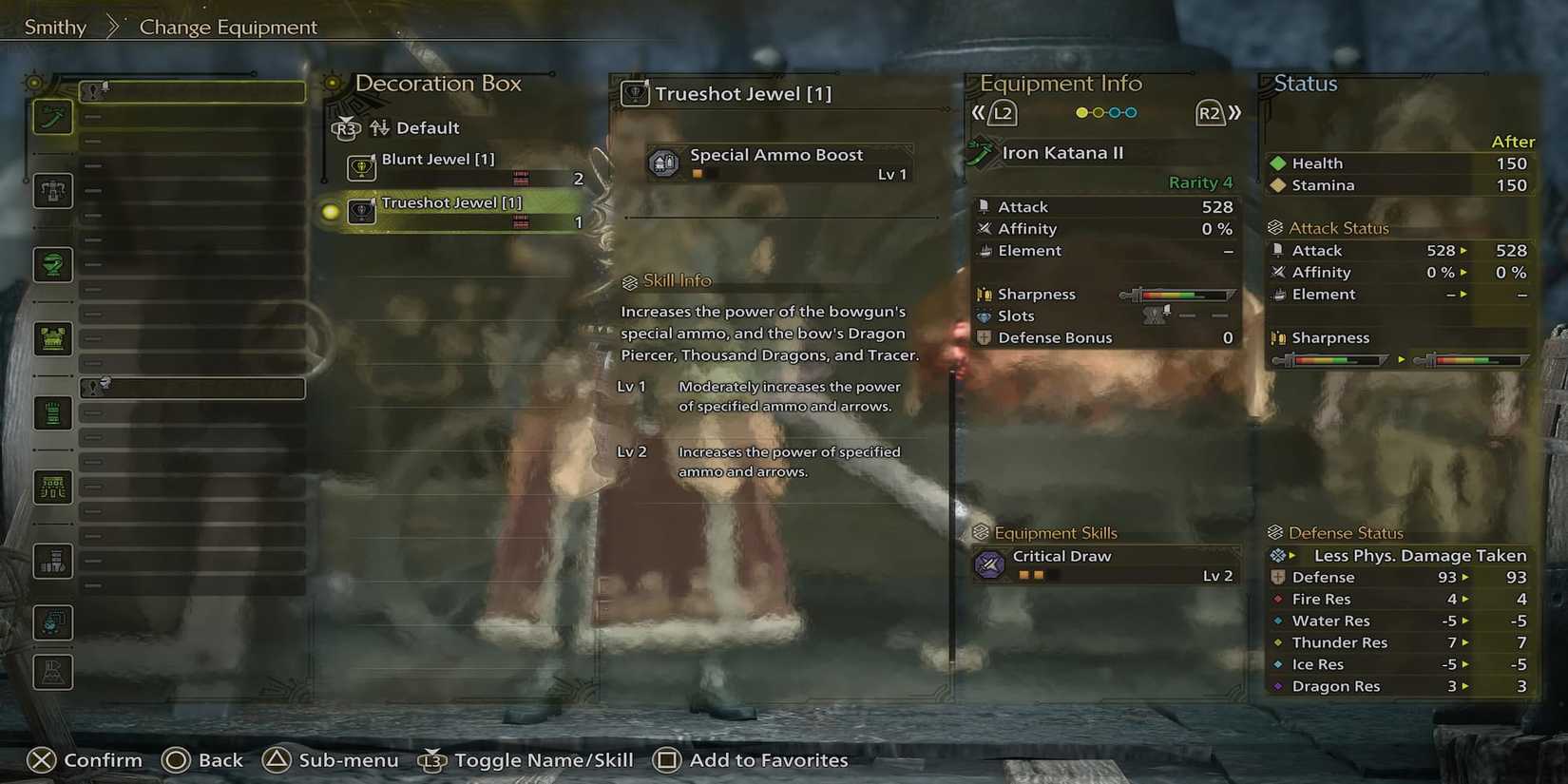Open the Change Equipment breadcrumb tab

click(228, 27)
